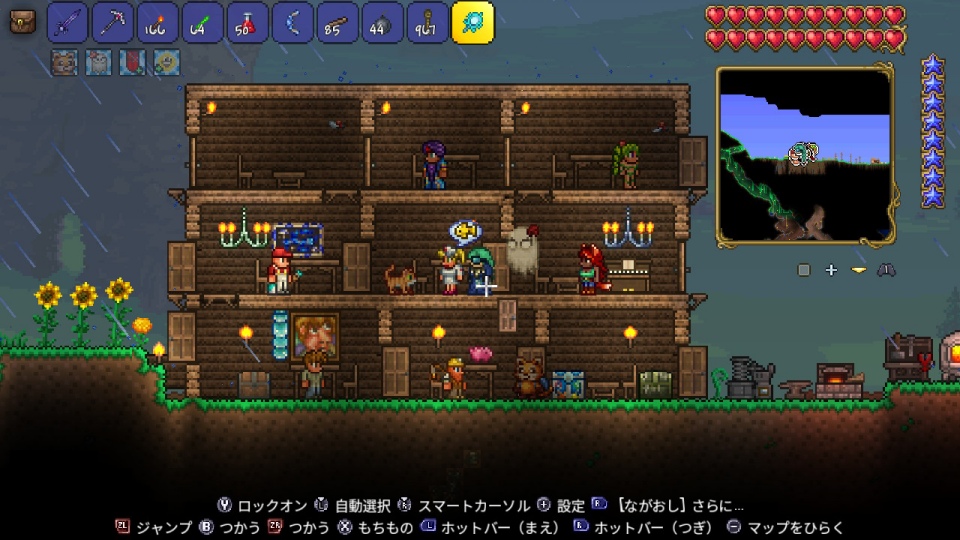The image size is (960, 540).
Task: Click the sunflower happy buff icon
Action: point(166,63)
